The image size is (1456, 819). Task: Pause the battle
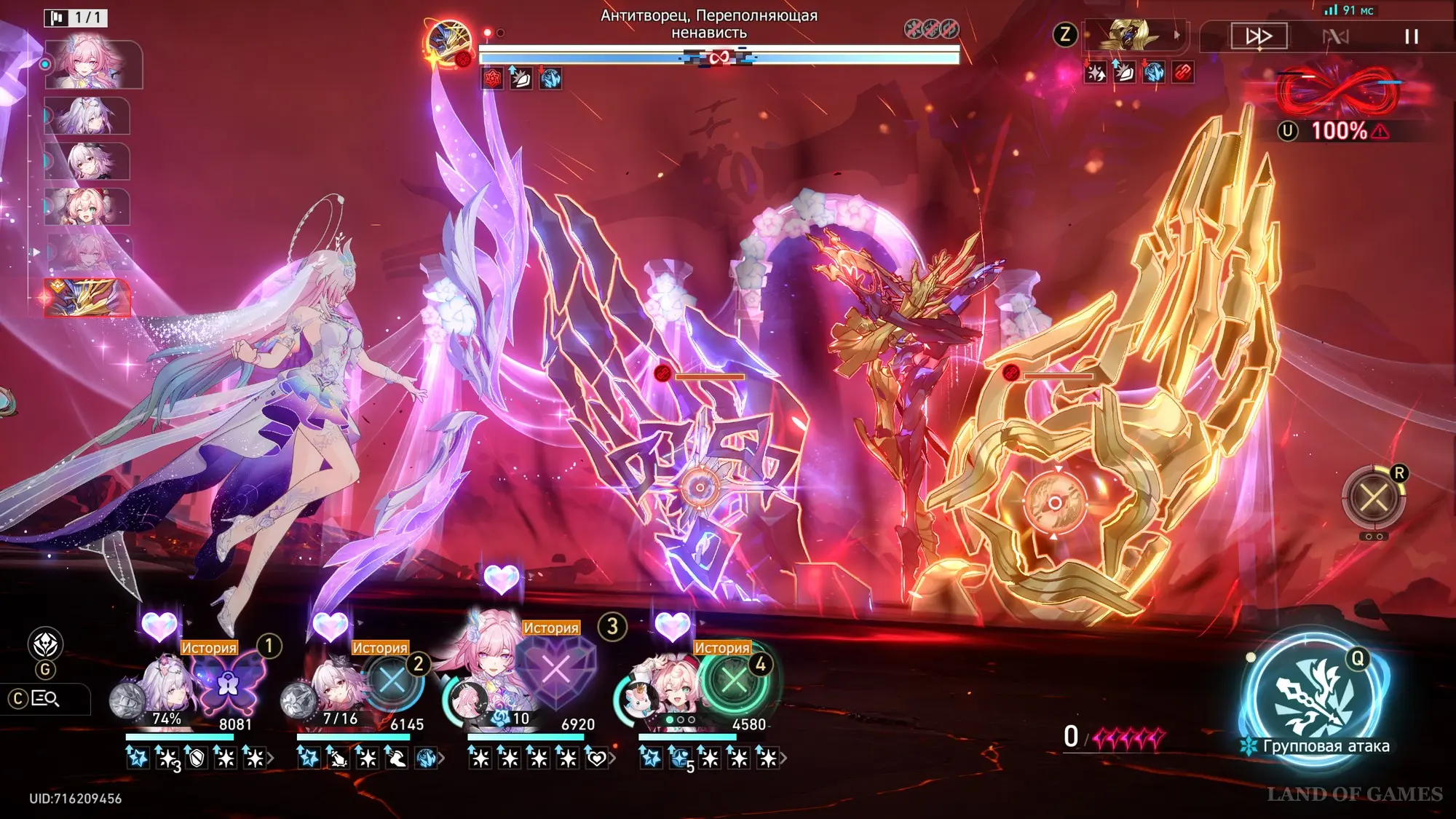[x=1411, y=36]
